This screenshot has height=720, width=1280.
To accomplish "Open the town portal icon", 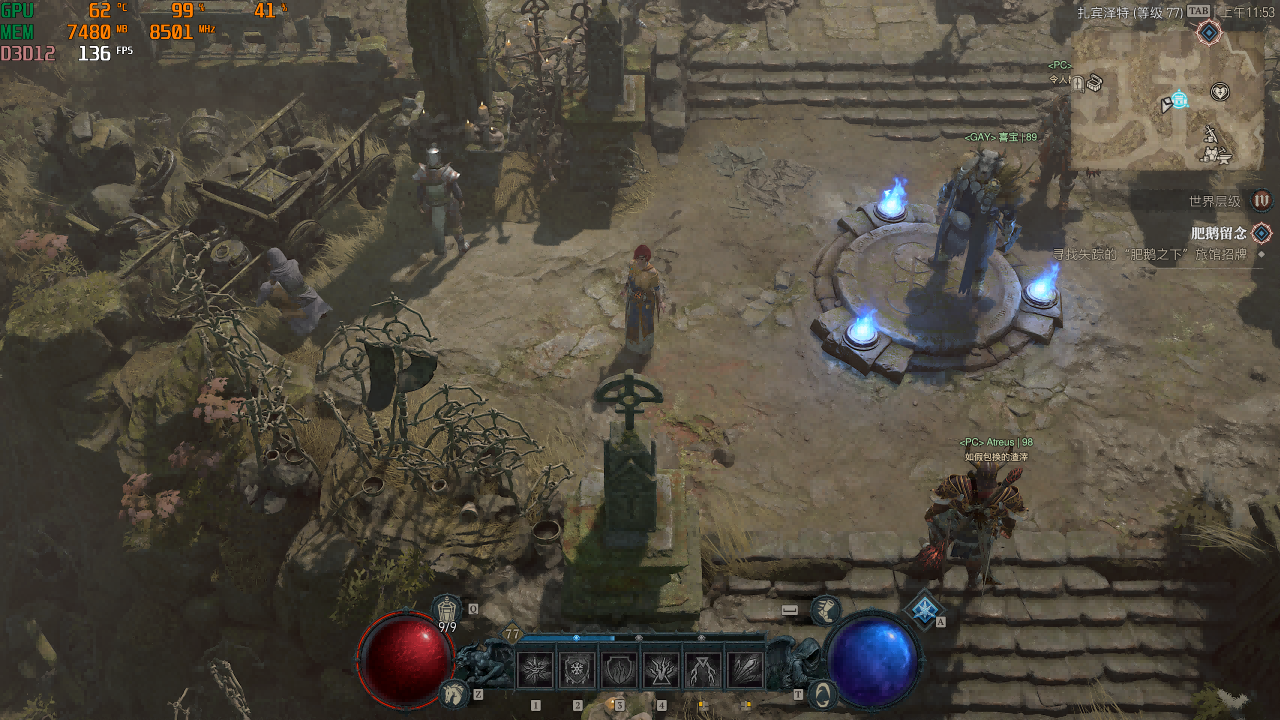I will click(822, 693).
